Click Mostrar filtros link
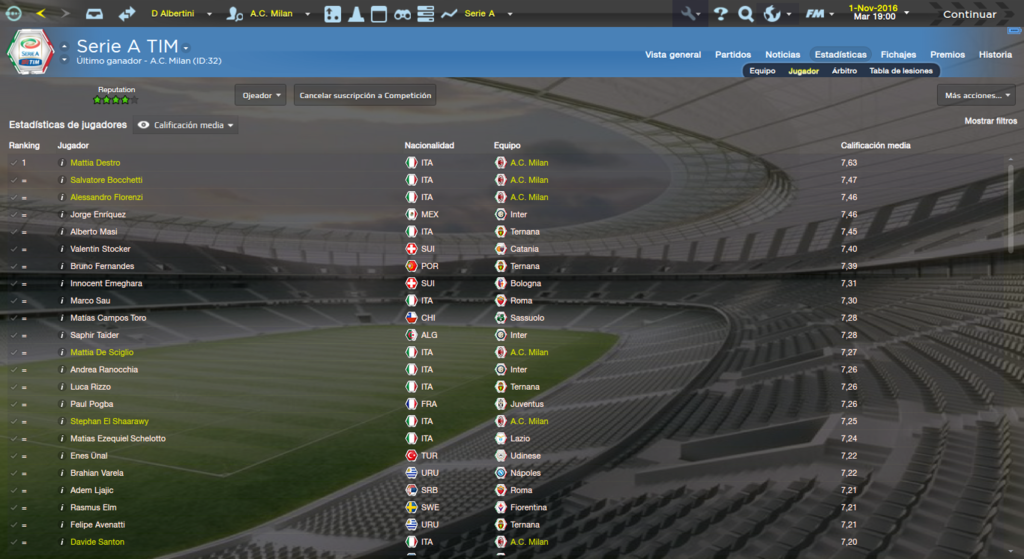The height and width of the screenshot is (559, 1024). pos(990,121)
